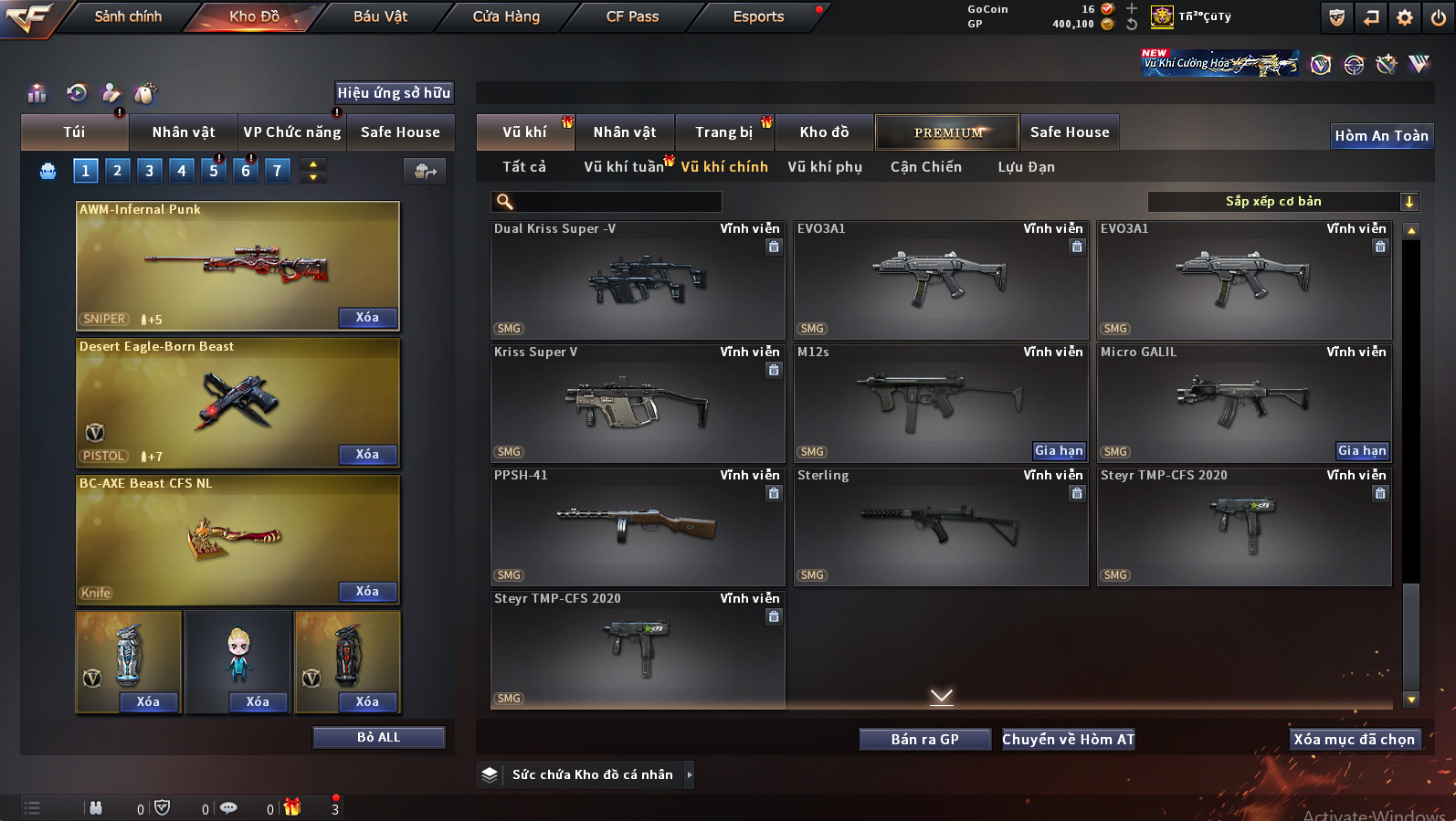Image resolution: width=1456 pixels, height=821 pixels.
Task: Renew the M12s with Gia hạn
Action: (x=1059, y=451)
